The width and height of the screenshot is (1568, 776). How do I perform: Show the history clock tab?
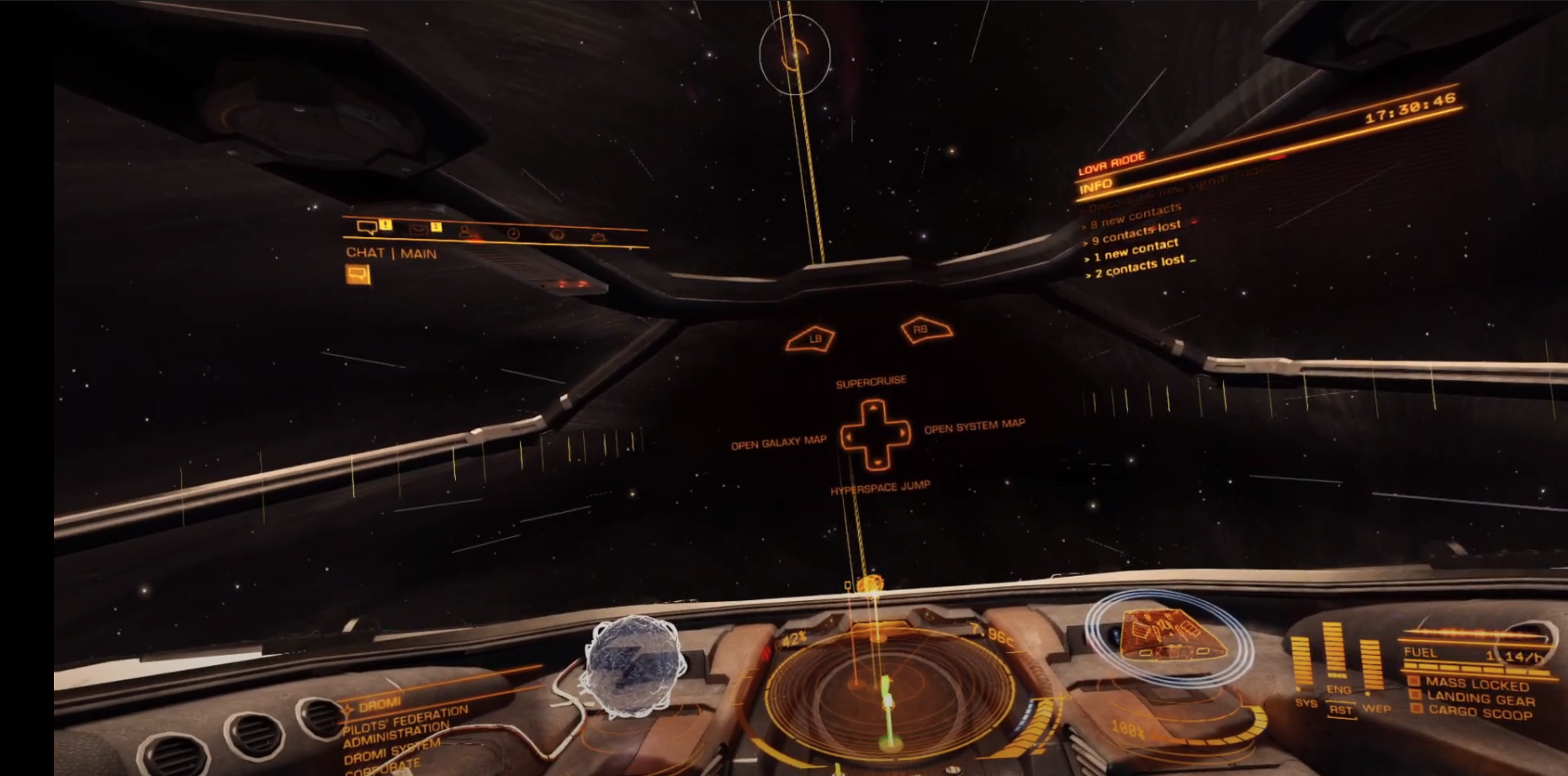[x=512, y=234]
